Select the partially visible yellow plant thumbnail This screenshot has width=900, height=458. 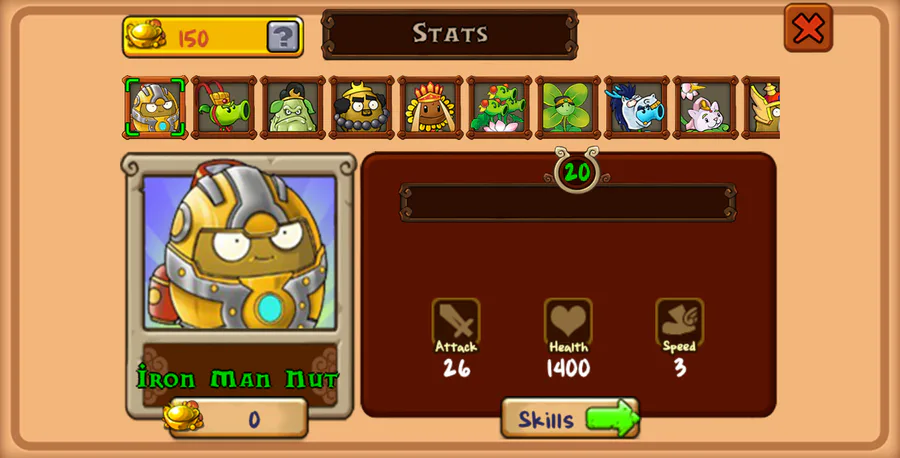[762, 107]
